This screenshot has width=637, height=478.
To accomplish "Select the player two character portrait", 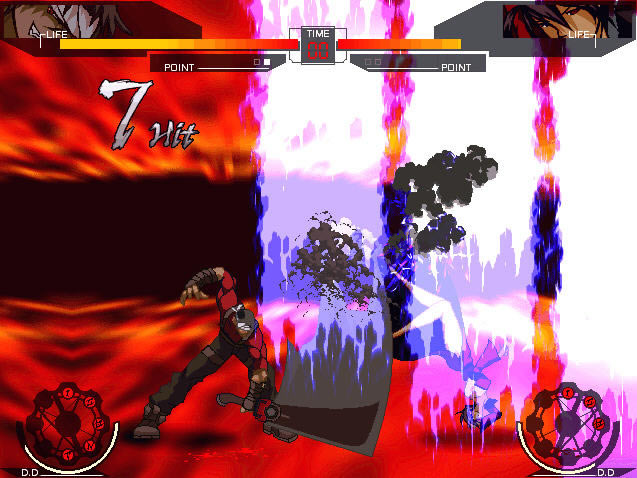I will point(549,17).
